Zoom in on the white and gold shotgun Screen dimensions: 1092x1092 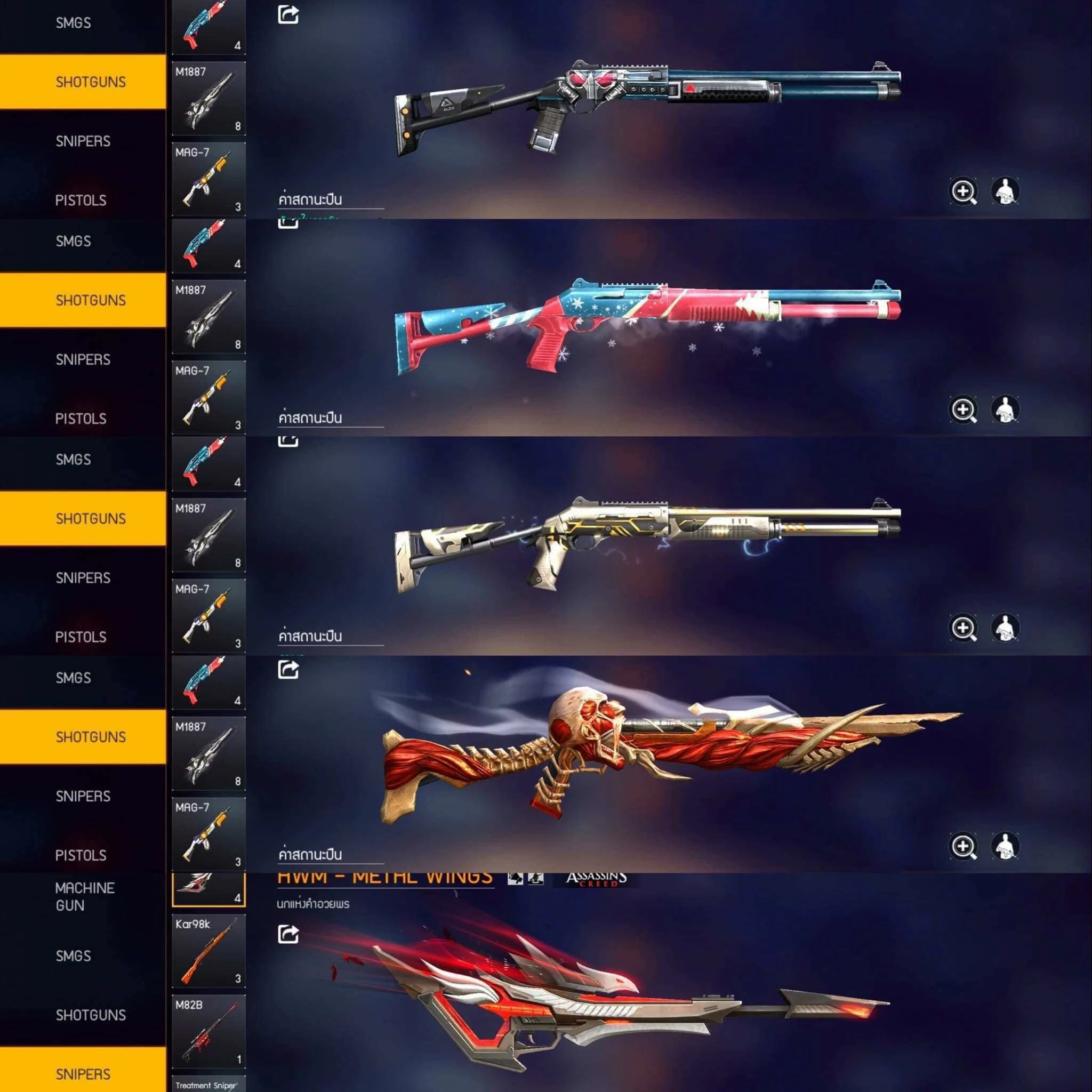pos(963,628)
